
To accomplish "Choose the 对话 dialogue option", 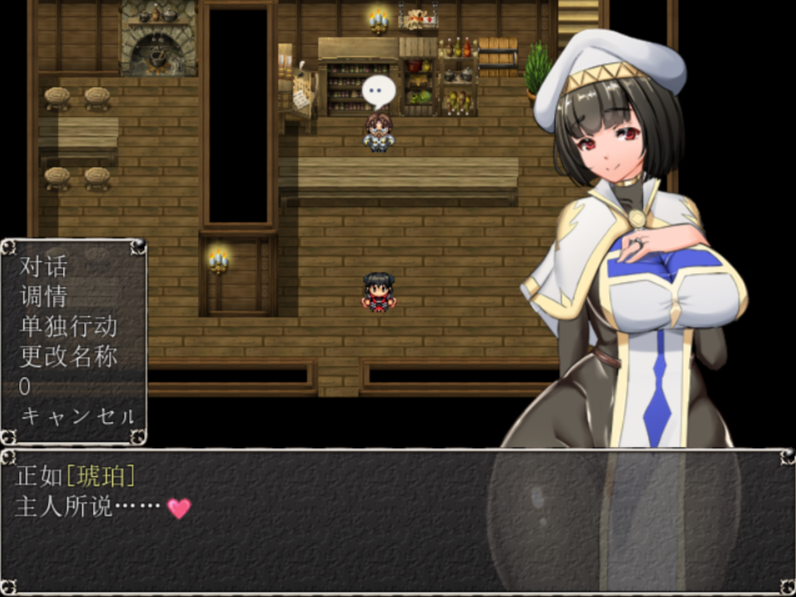I will click(44, 267).
